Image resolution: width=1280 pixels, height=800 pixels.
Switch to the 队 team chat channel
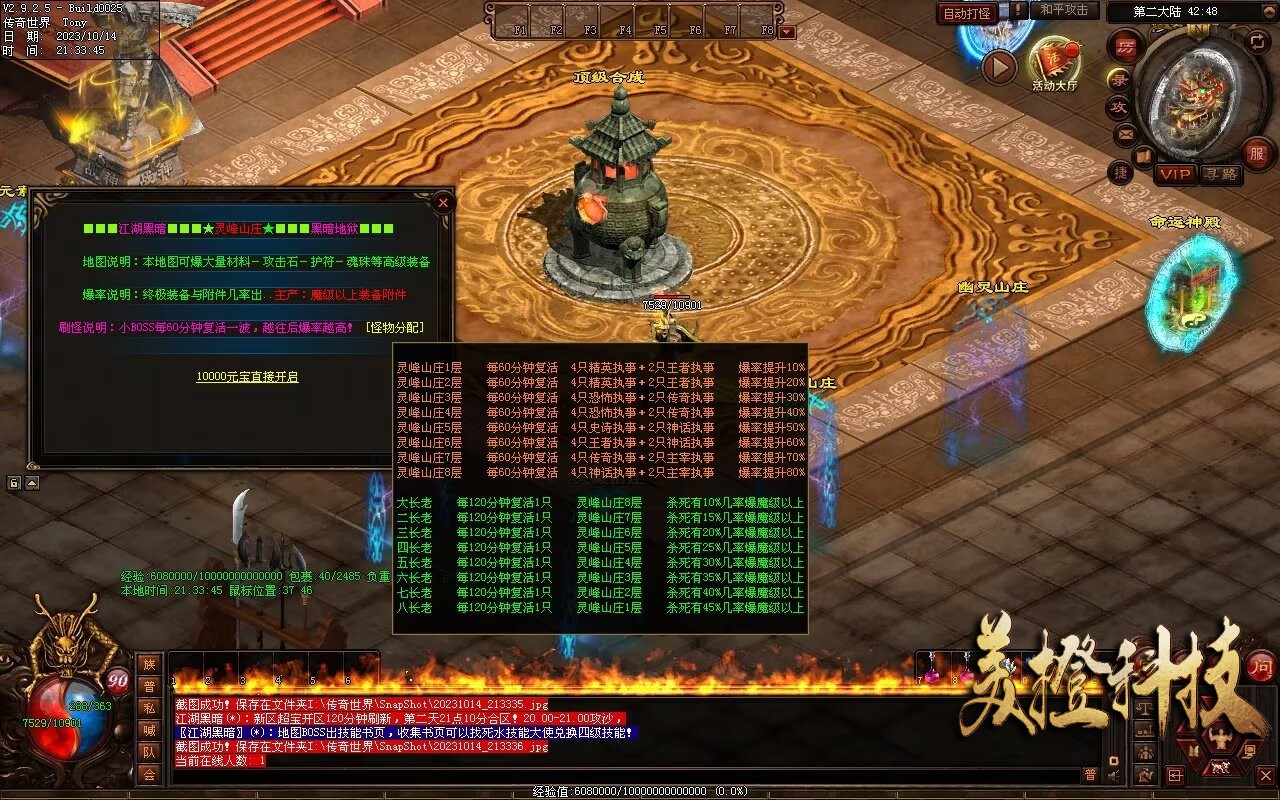149,752
